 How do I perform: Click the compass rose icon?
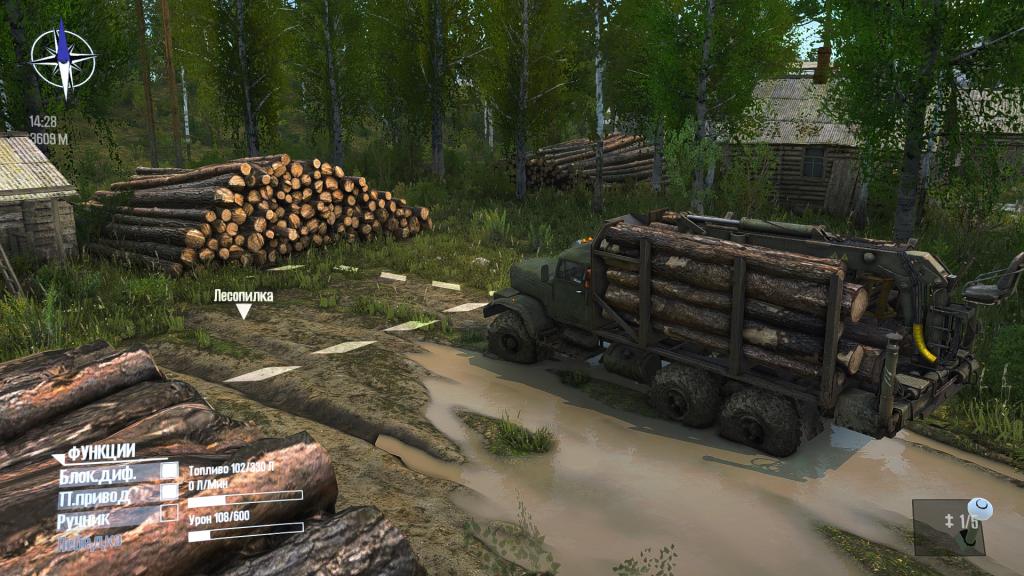(x=62, y=58)
